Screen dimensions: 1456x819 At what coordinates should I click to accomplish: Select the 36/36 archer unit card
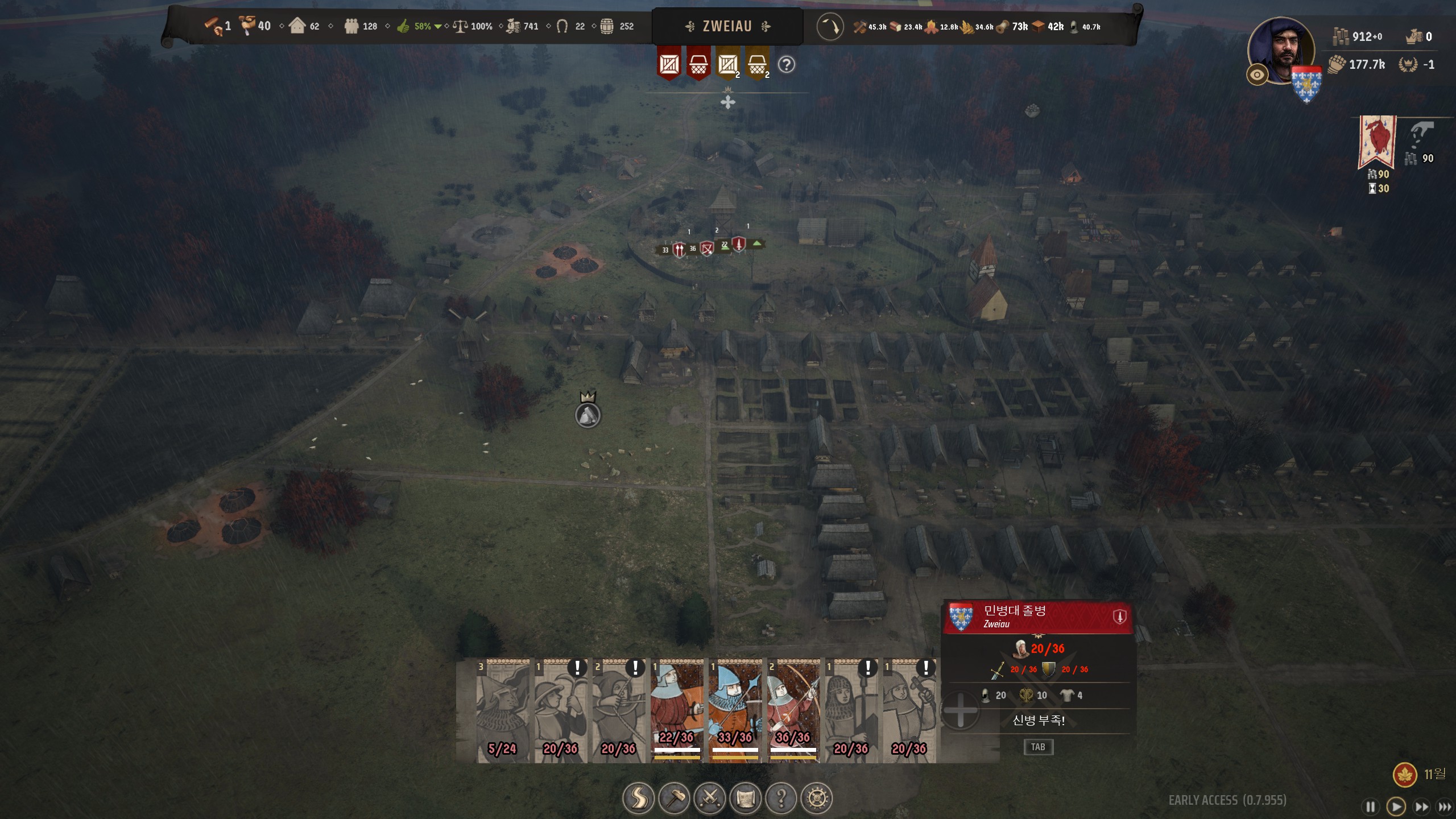tap(793, 711)
